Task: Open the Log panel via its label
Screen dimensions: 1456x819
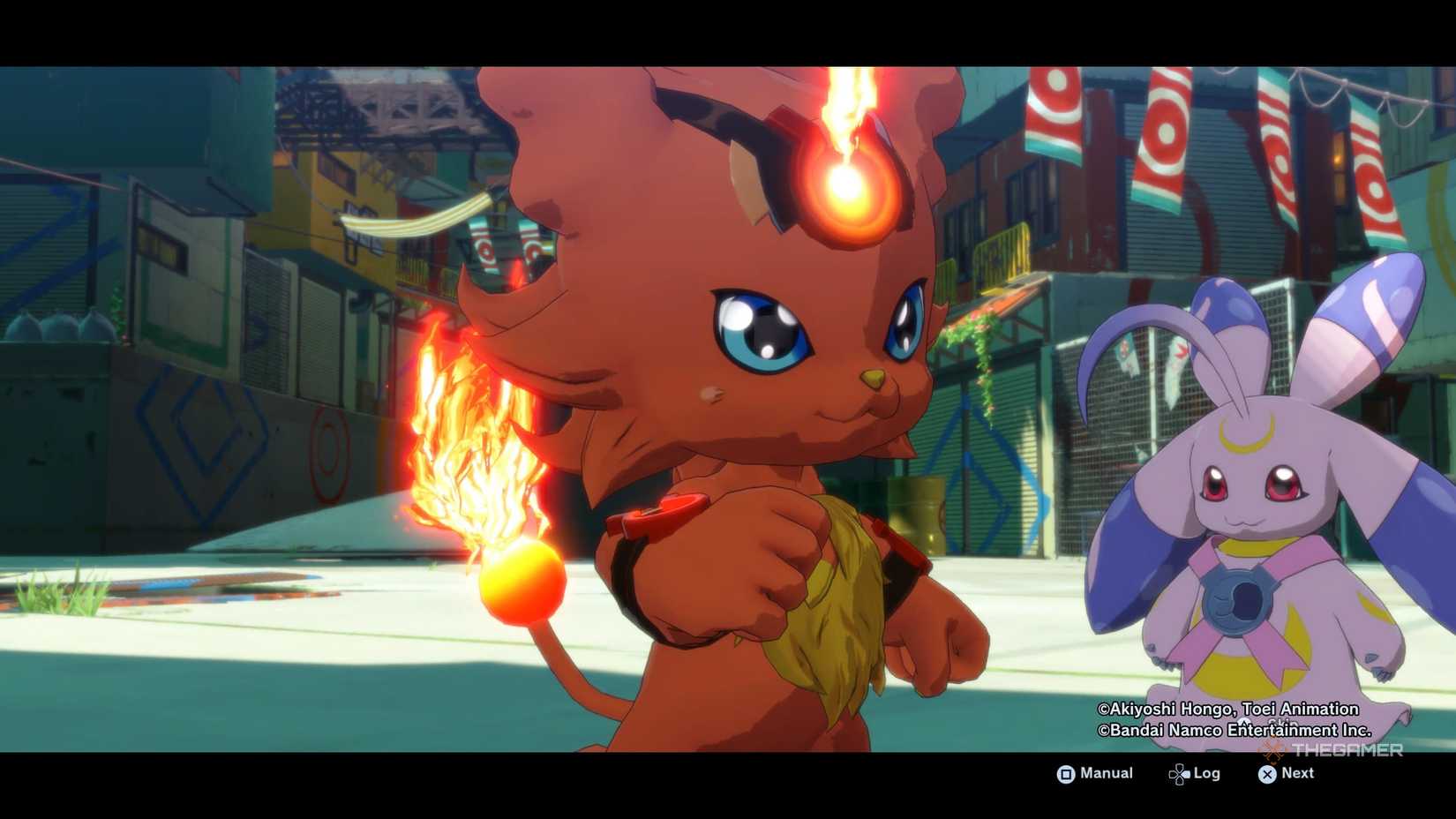Action: (1205, 773)
